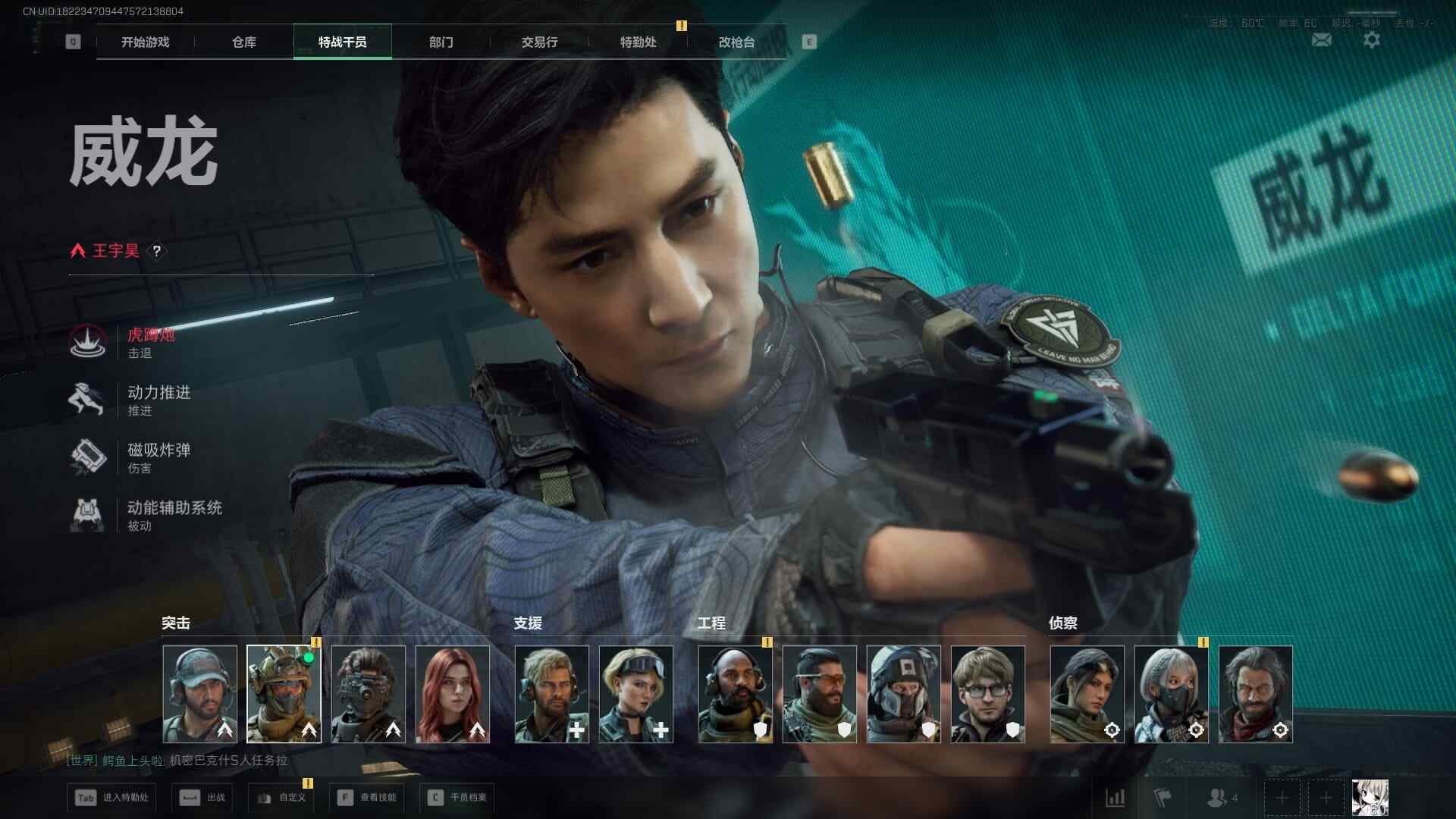1456x819 pixels.
Task: Select the 部门 tab
Action: pos(441,42)
